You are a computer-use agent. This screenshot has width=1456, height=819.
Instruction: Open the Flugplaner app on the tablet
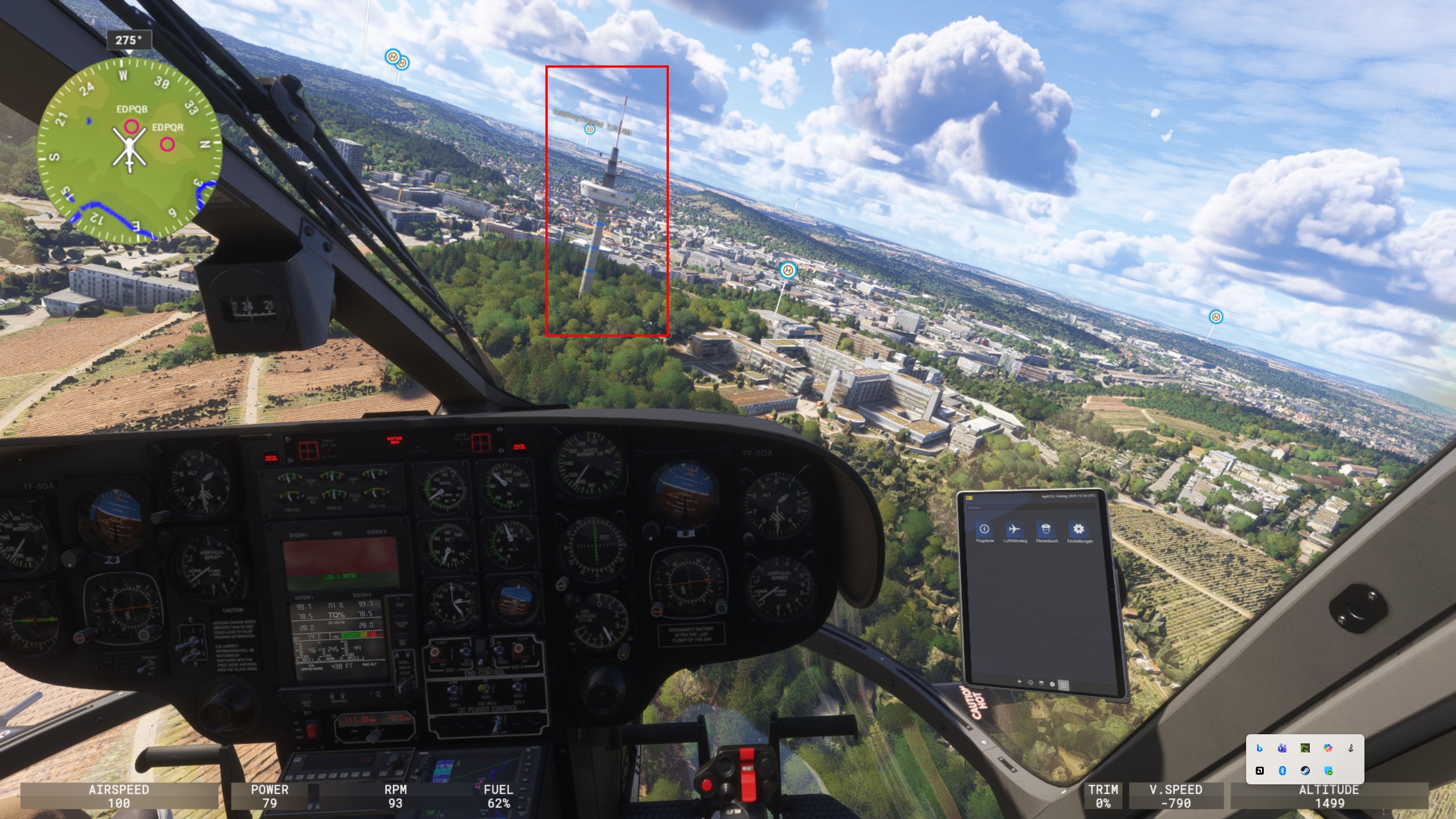(x=984, y=530)
